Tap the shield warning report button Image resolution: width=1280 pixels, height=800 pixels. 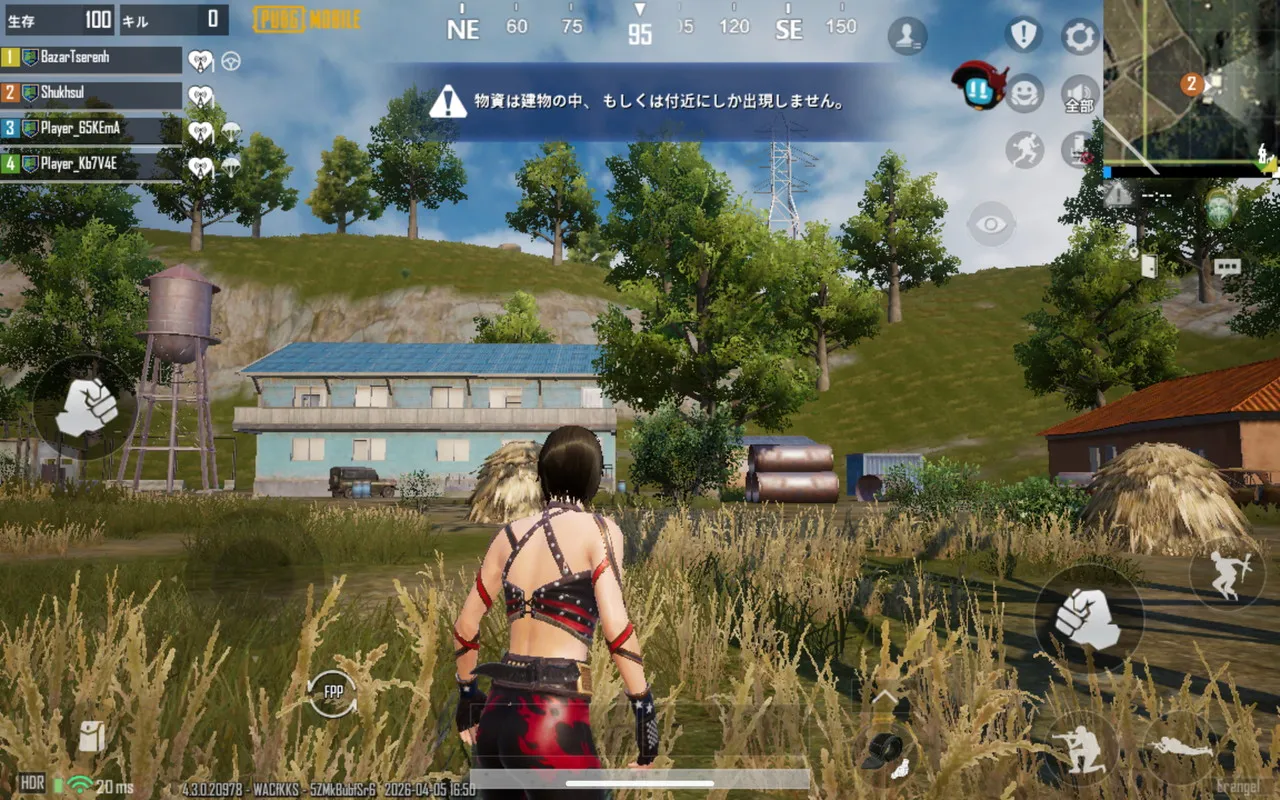tap(1023, 33)
